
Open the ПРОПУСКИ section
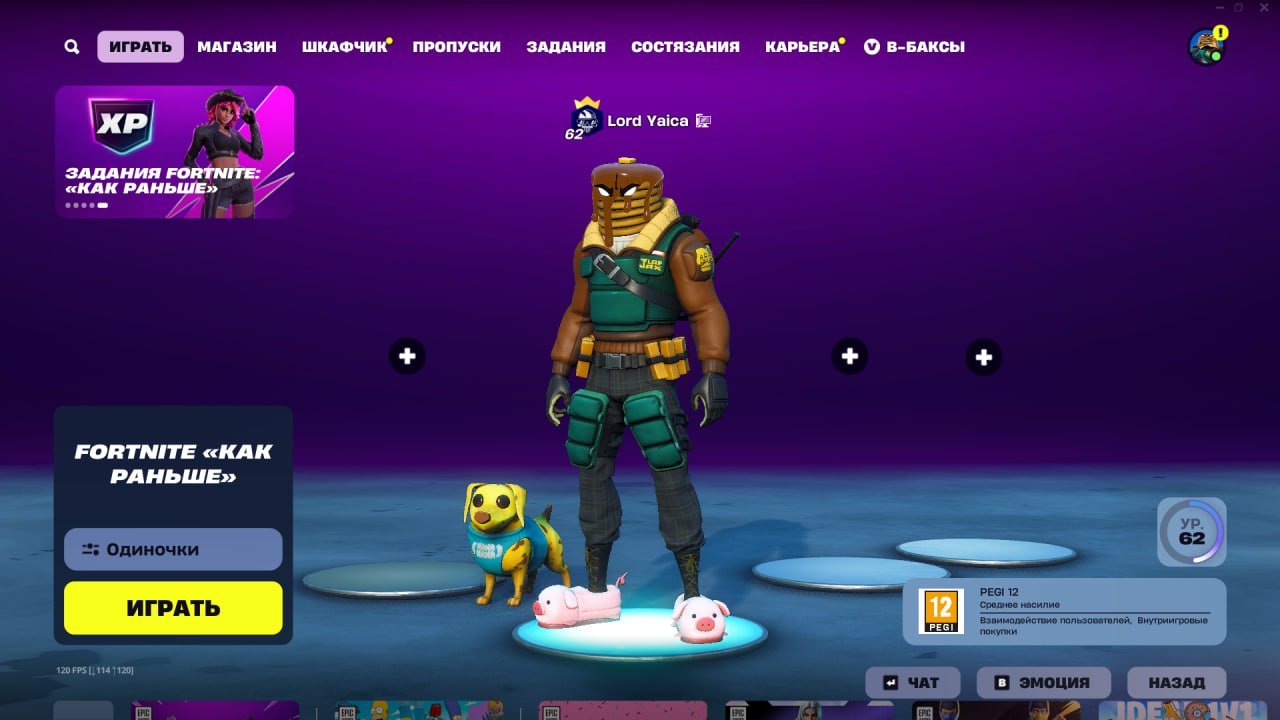(458, 46)
